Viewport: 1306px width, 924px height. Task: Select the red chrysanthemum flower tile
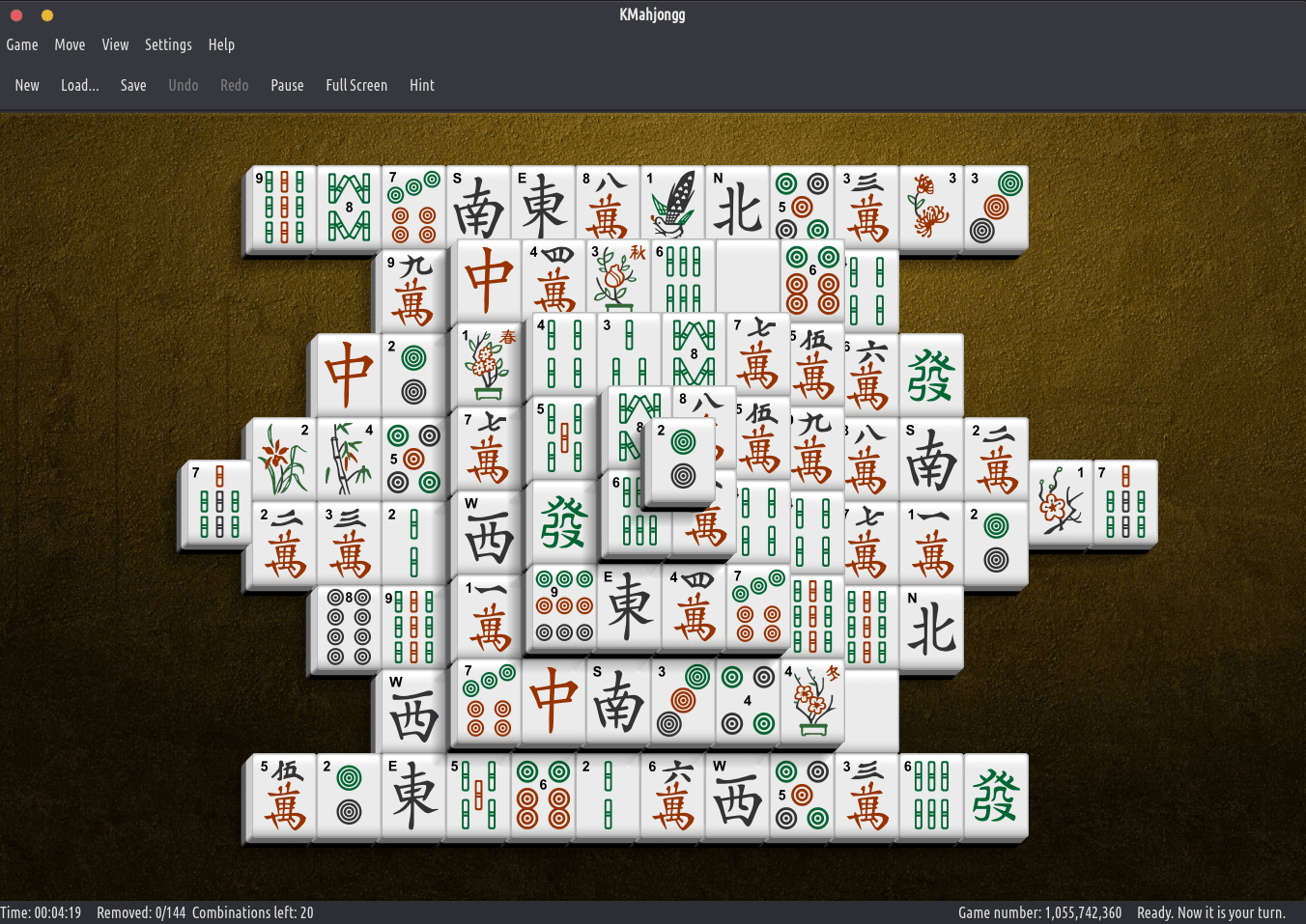pos(931,208)
